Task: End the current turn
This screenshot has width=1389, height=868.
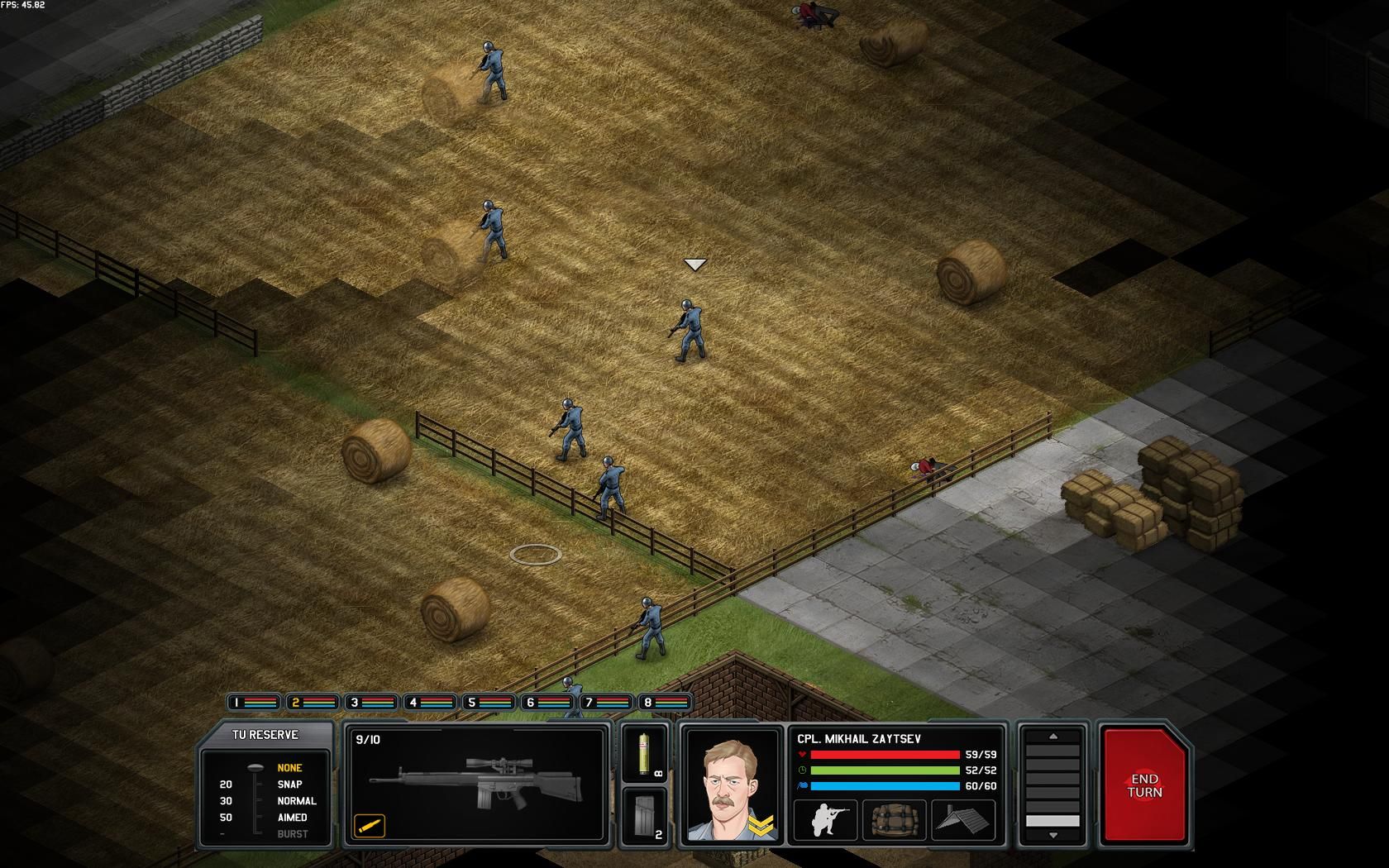Action: point(1145,785)
